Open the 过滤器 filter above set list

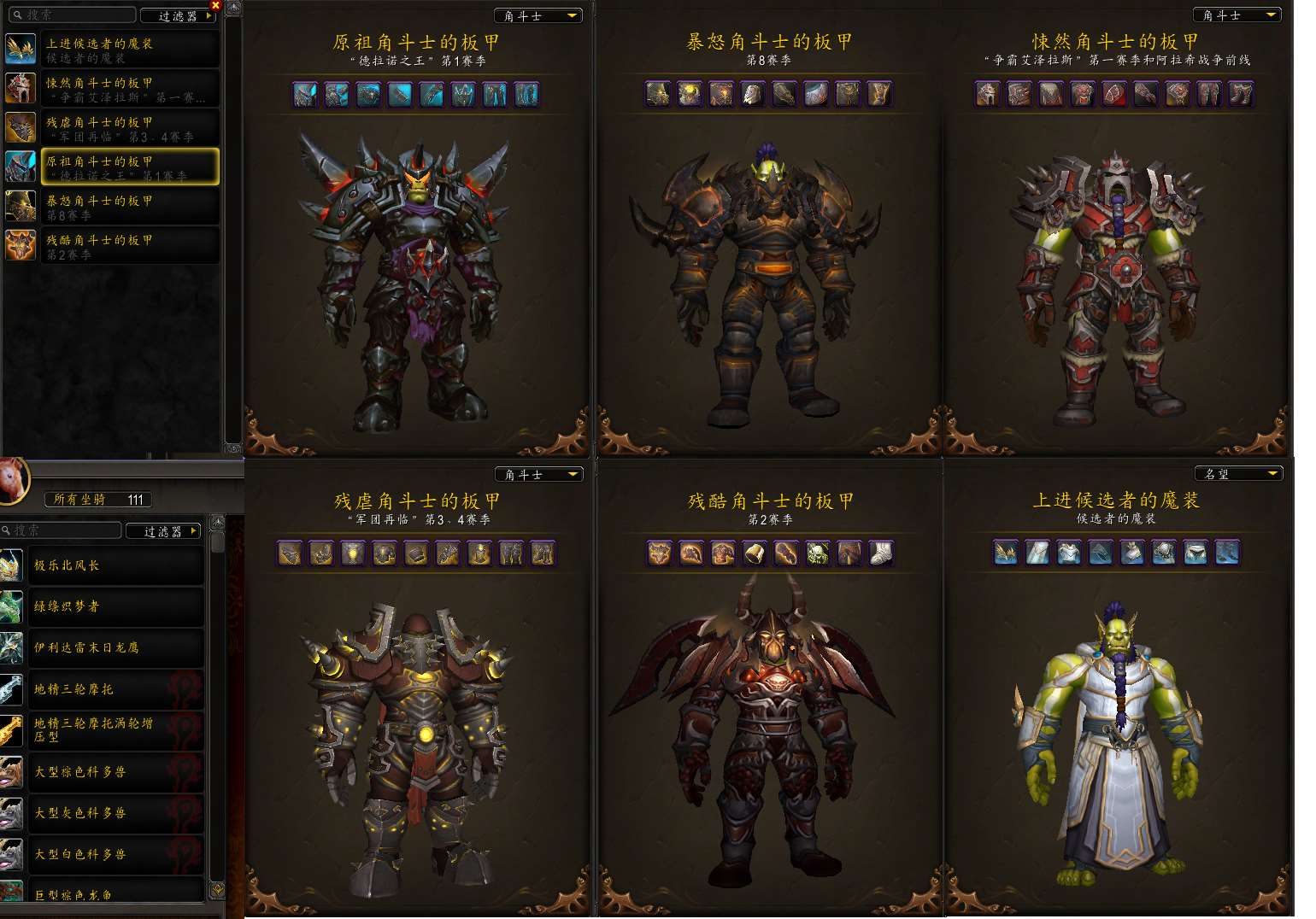[x=178, y=15]
